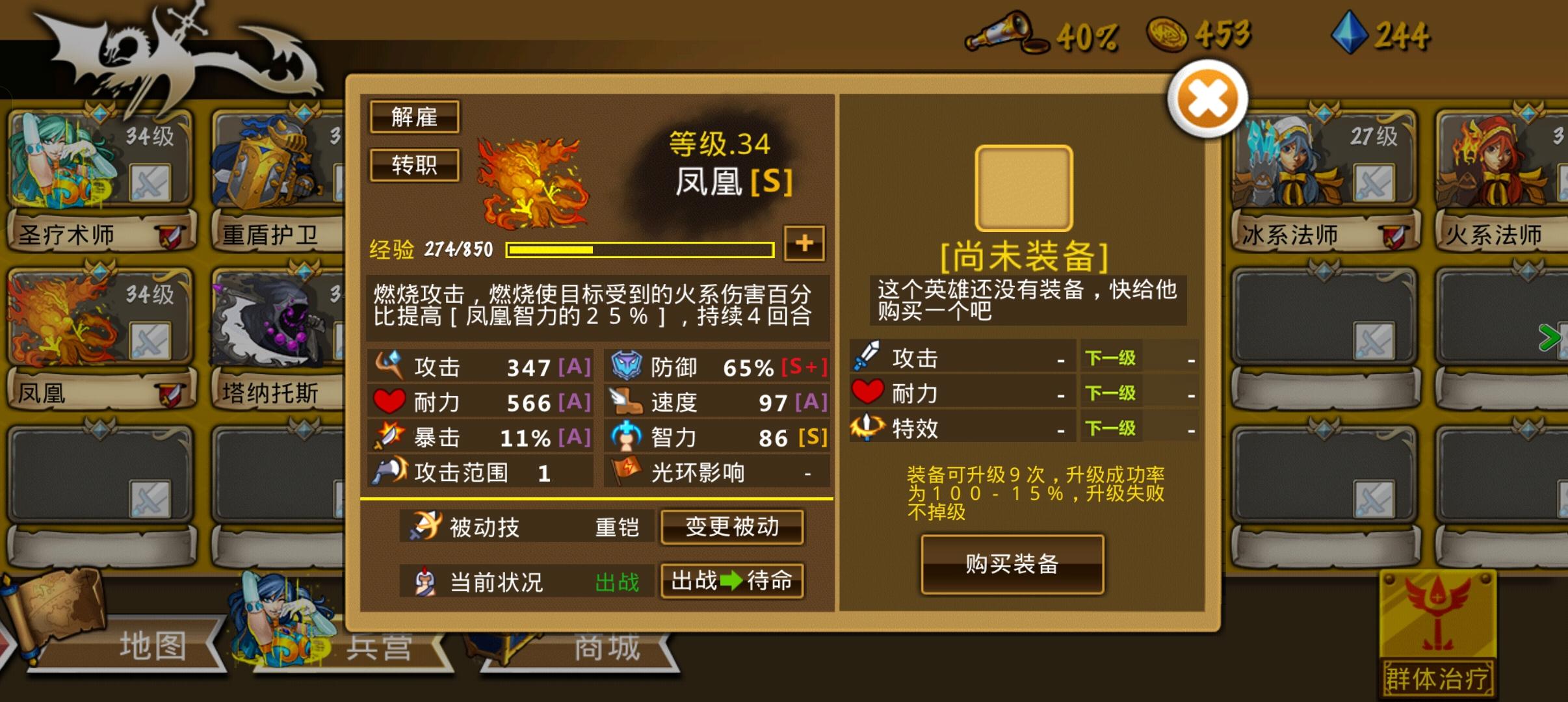Click the heart icon next to 耐力 stat
Image resolution: width=1568 pixels, height=702 pixels.
point(389,402)
